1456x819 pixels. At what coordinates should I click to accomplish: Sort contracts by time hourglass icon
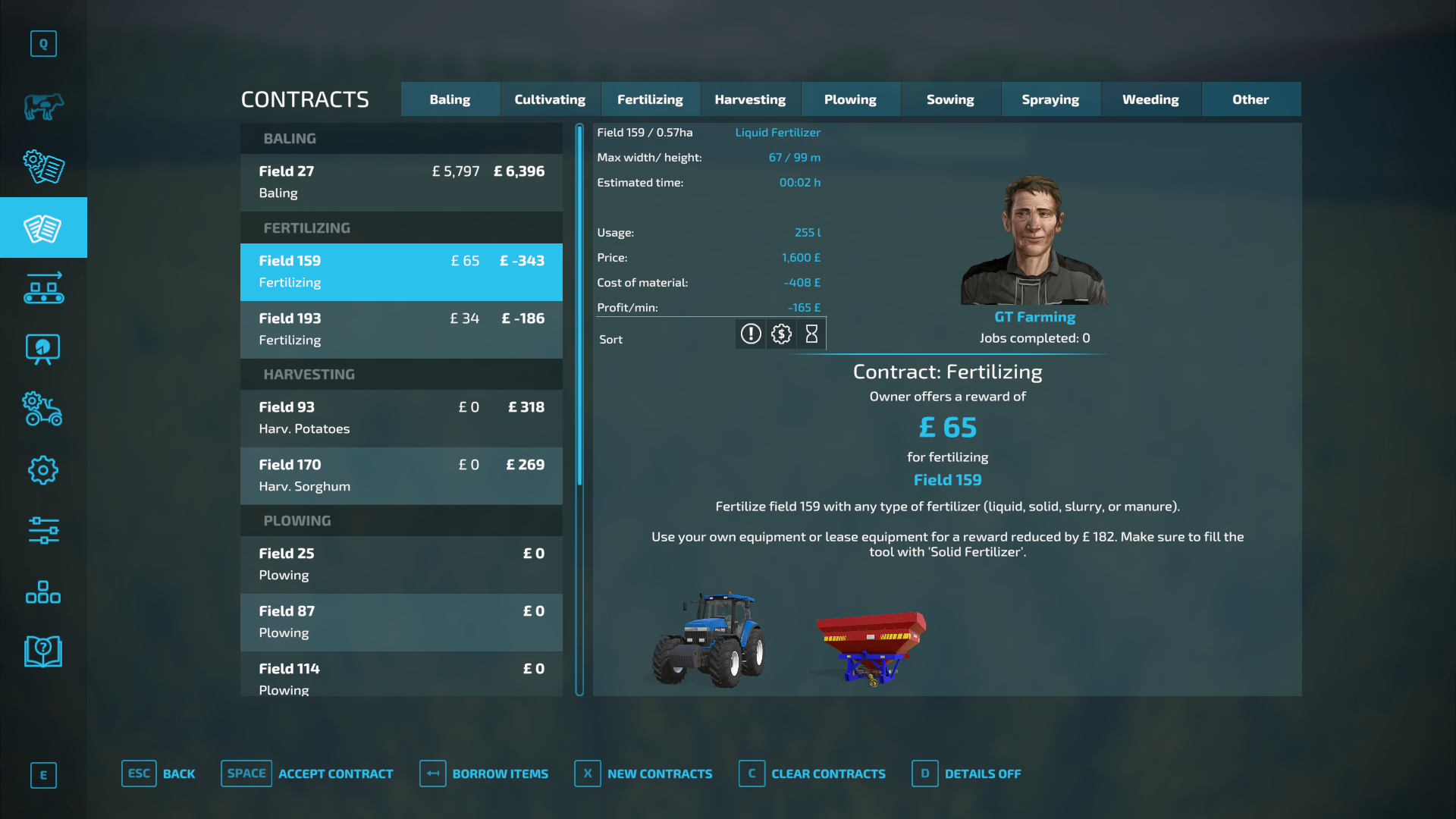(811, 334)
